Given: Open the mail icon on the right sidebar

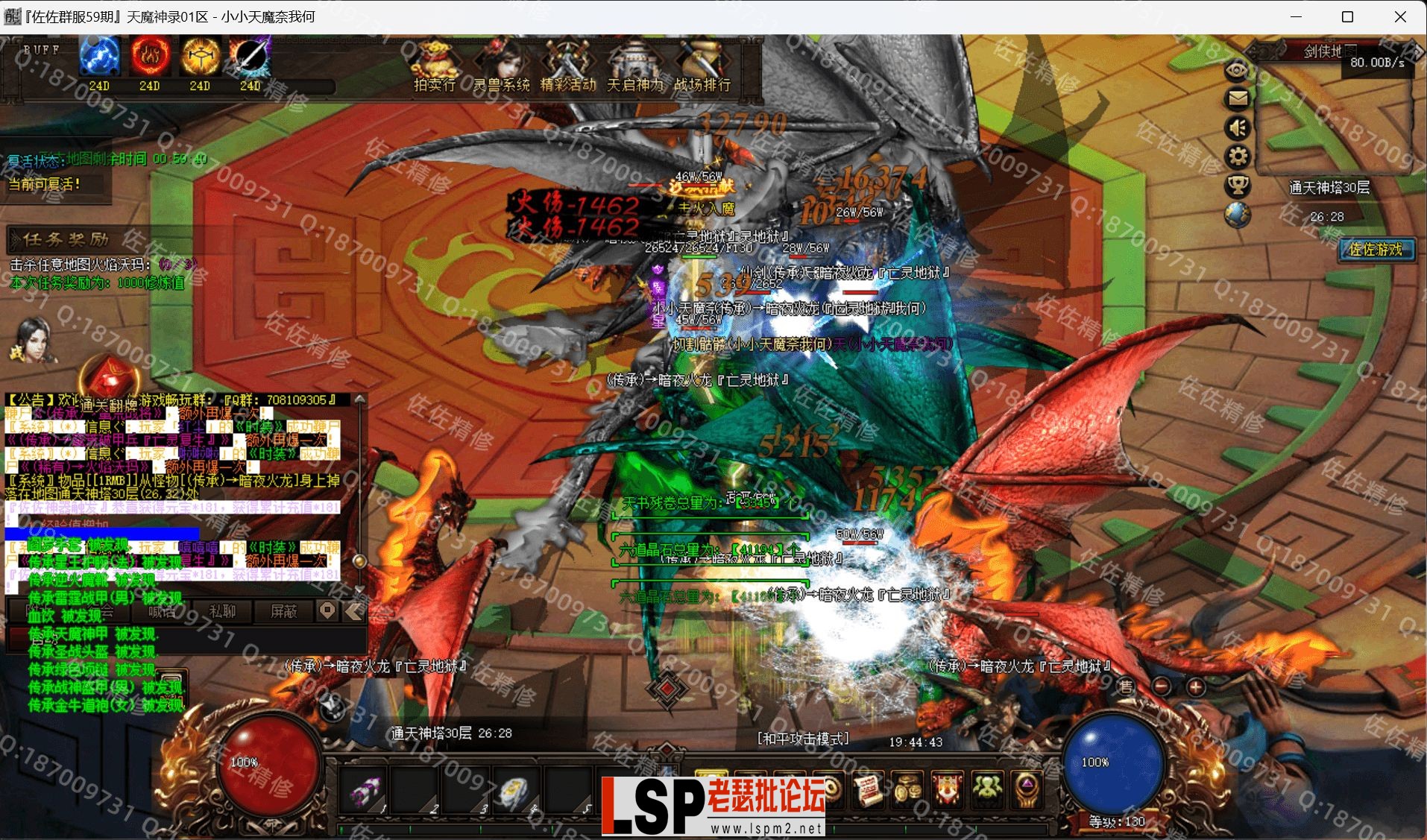Looking at the screenshot, I should tap(1238, 99).
